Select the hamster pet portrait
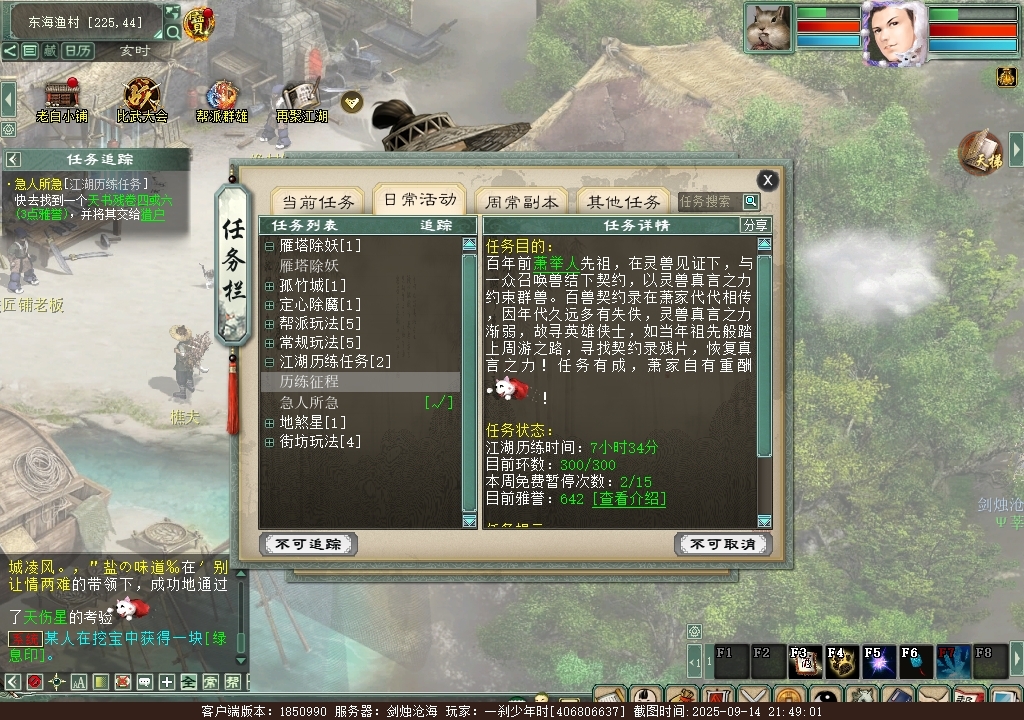1024x720 pixels. pos(768,27)
